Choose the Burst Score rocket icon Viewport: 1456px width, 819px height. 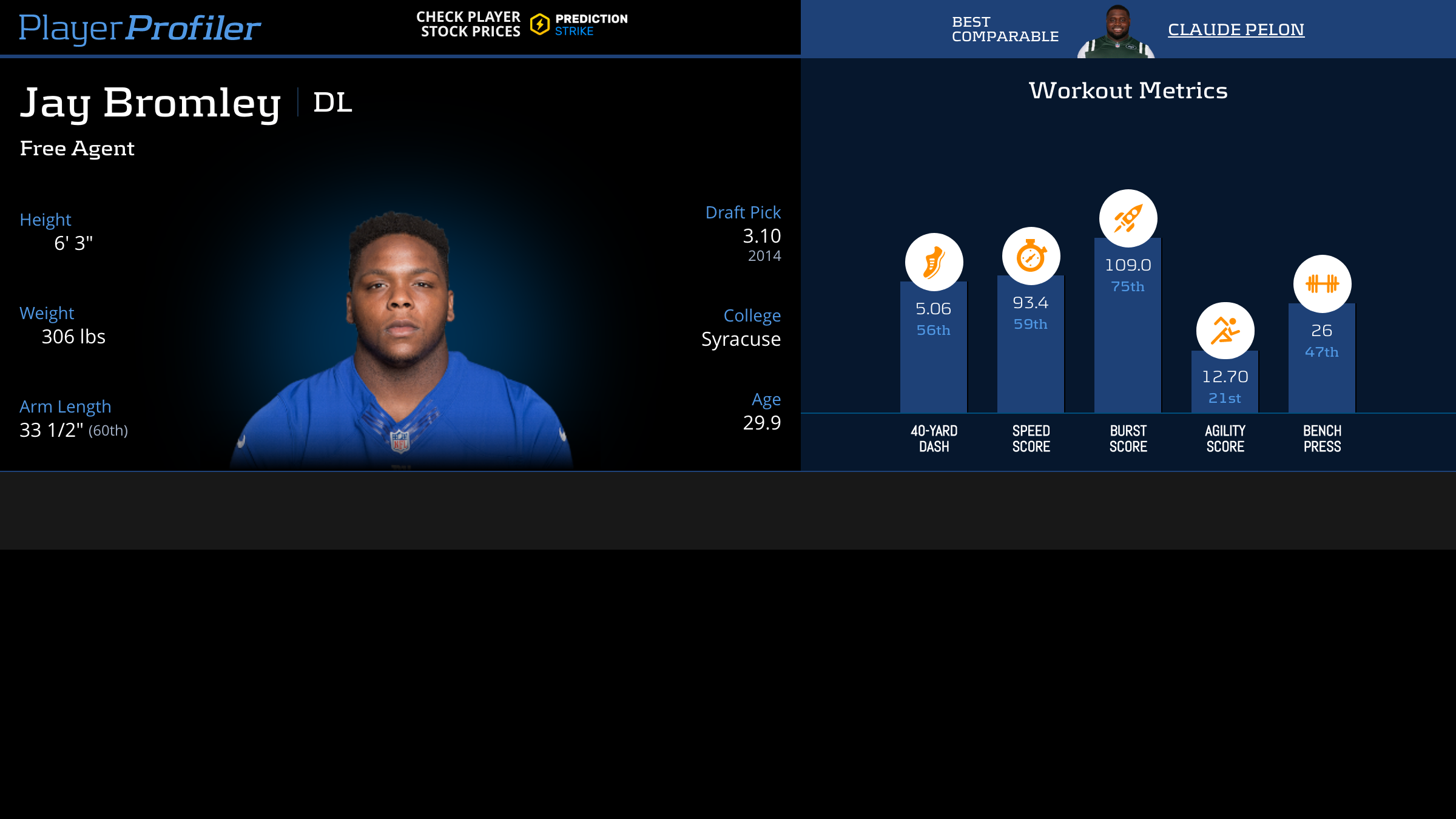(1128, 218)
